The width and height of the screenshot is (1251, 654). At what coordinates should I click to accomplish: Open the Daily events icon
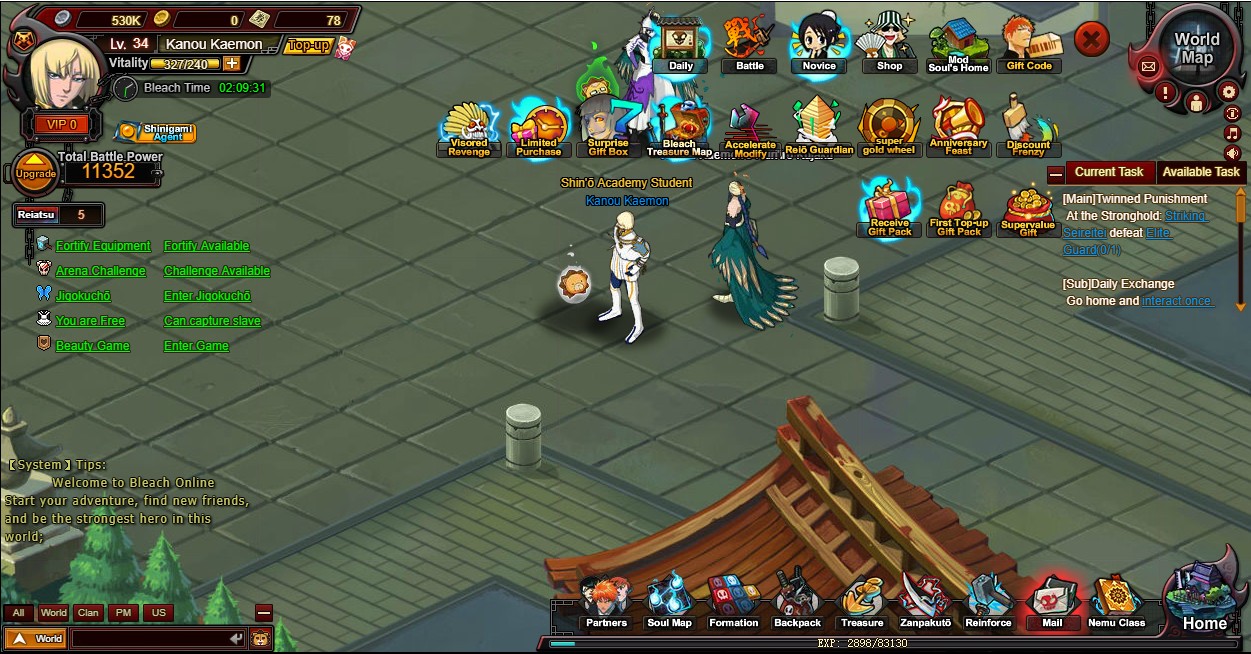point(680,47)
